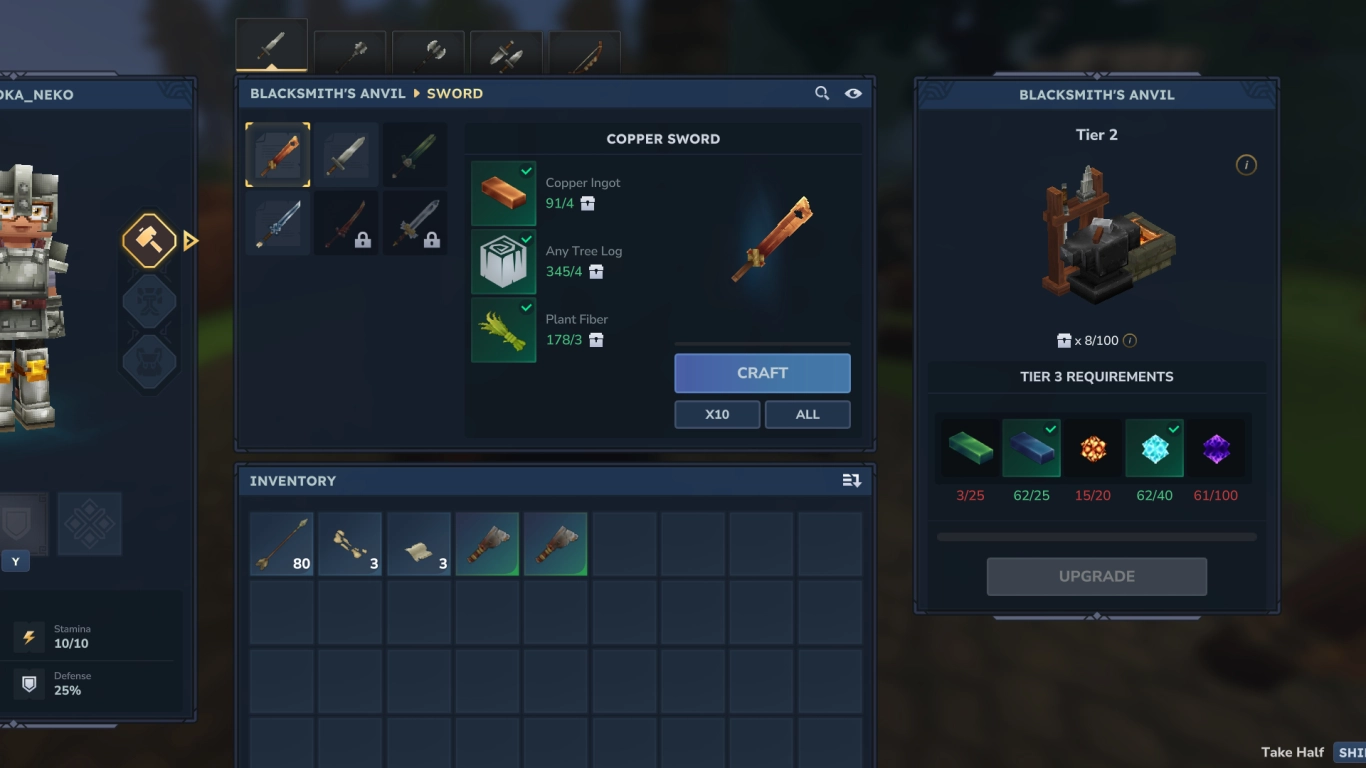
Task: Open the SWORD breadcrumb in the anvil header
Action: 455,93
